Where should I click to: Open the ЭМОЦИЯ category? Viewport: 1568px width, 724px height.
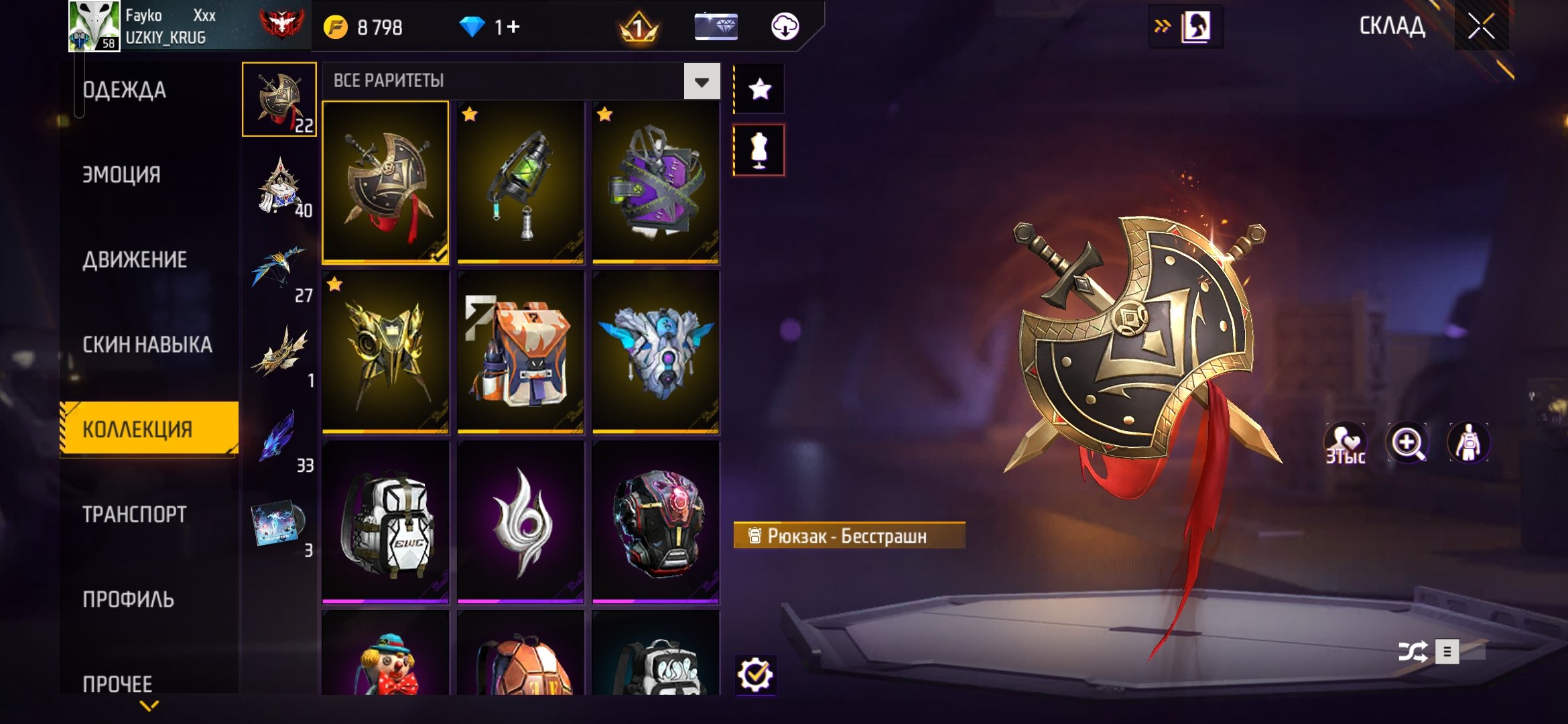point(121,175)
